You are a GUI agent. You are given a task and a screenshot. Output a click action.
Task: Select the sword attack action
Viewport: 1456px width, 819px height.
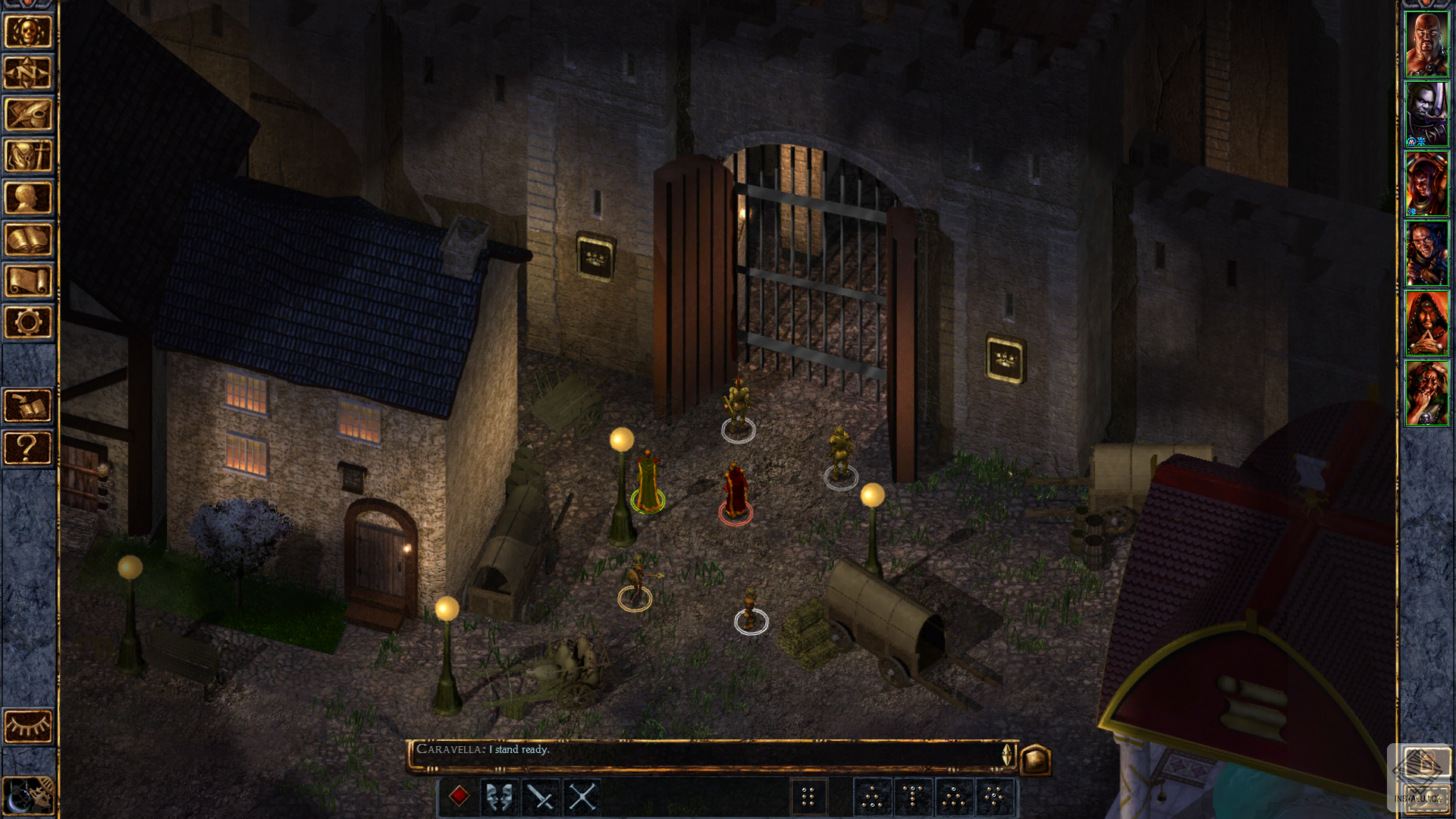point(540,796)
